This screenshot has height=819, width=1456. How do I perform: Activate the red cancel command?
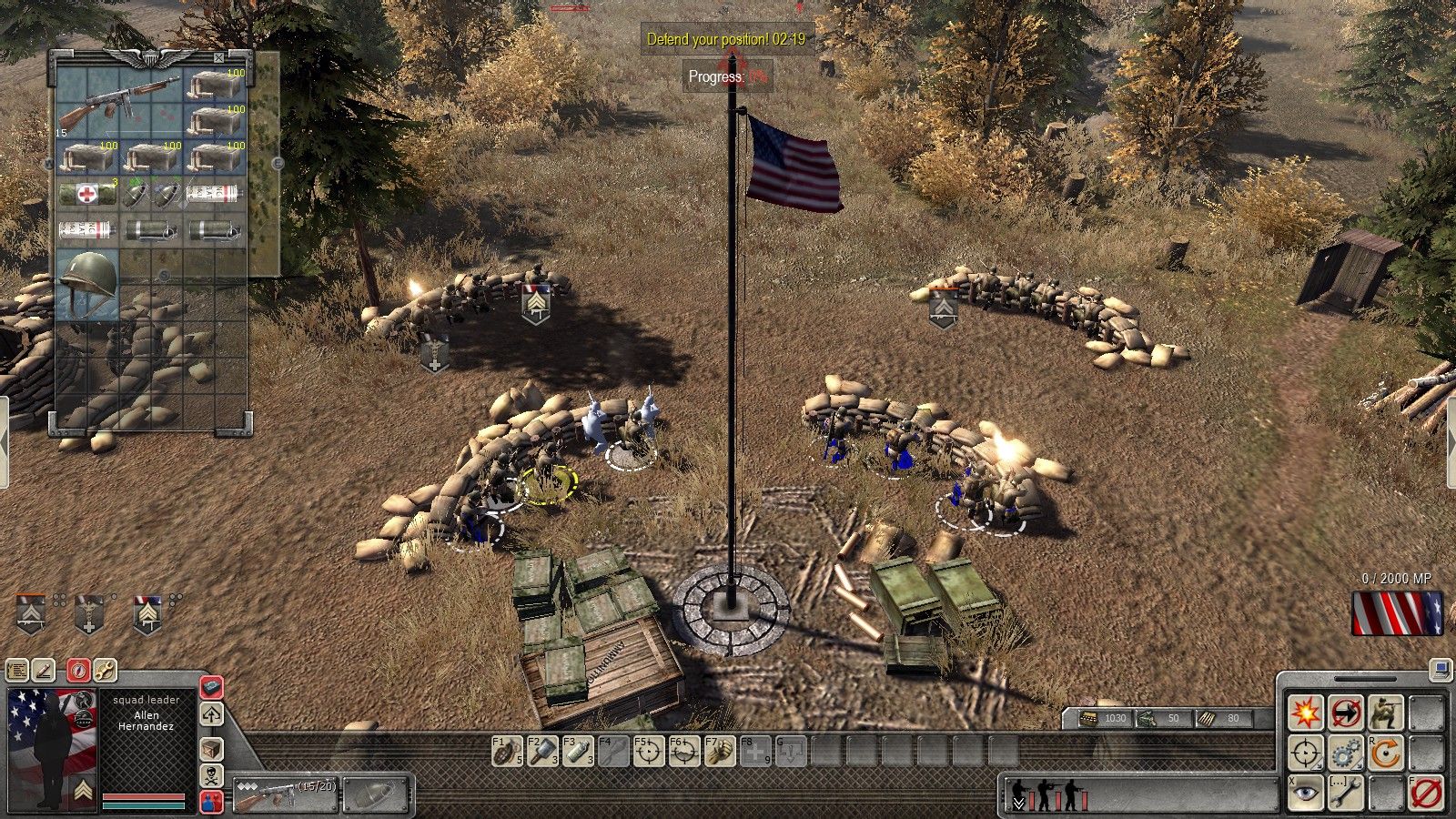pos(1425,794)
